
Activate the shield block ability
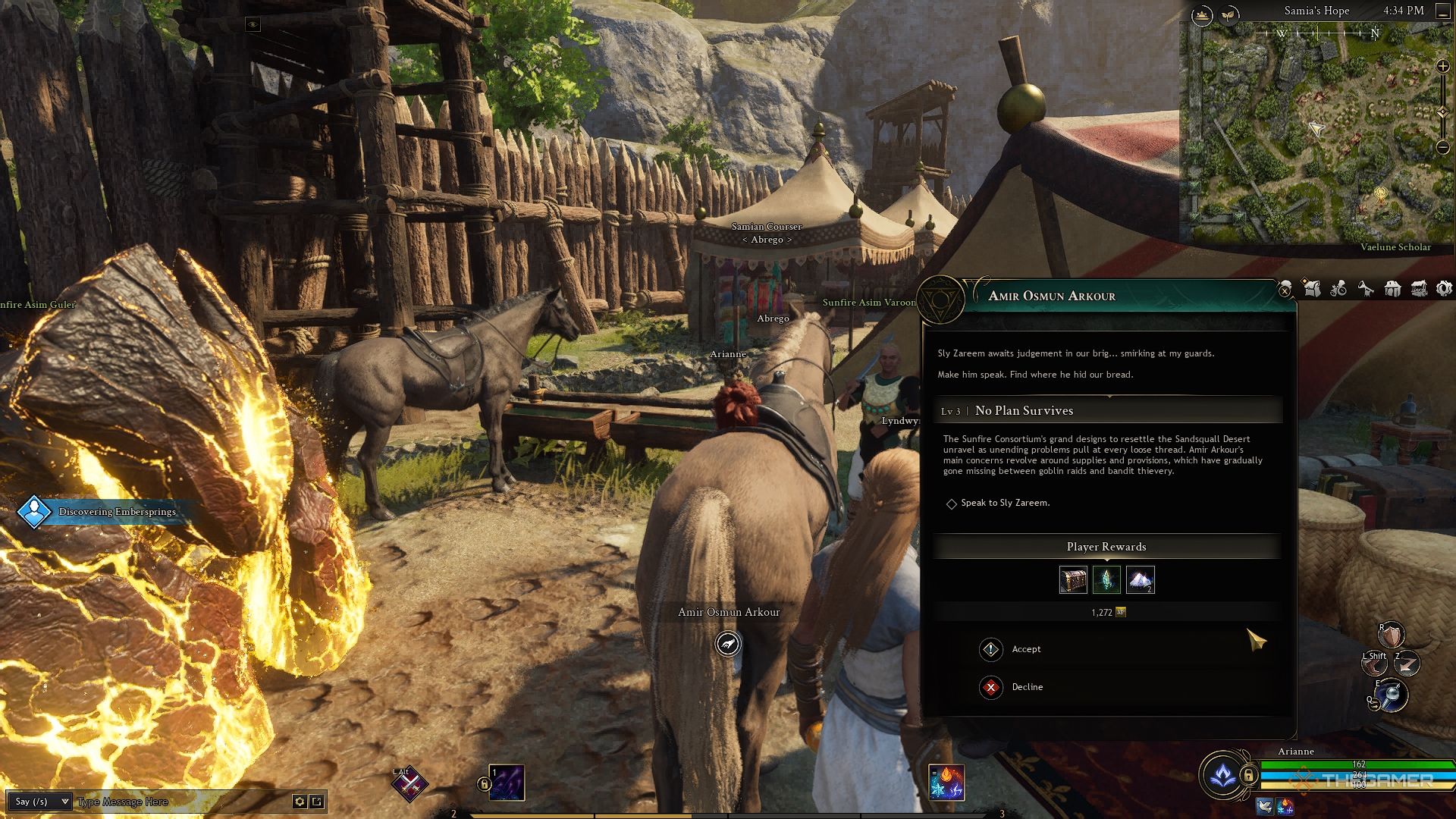pos(1392,635)
